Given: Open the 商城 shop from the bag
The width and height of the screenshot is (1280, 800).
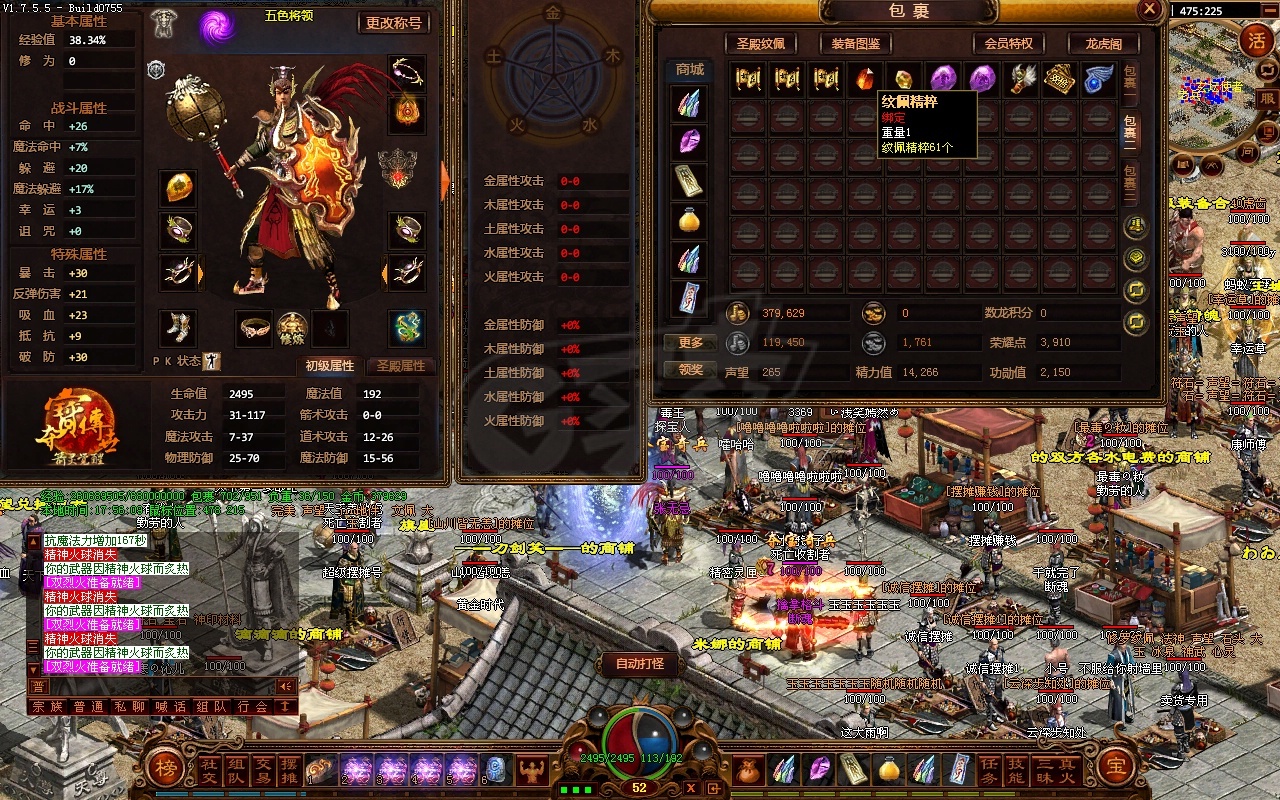Looking at the screenshot, I should pos(689,70).
